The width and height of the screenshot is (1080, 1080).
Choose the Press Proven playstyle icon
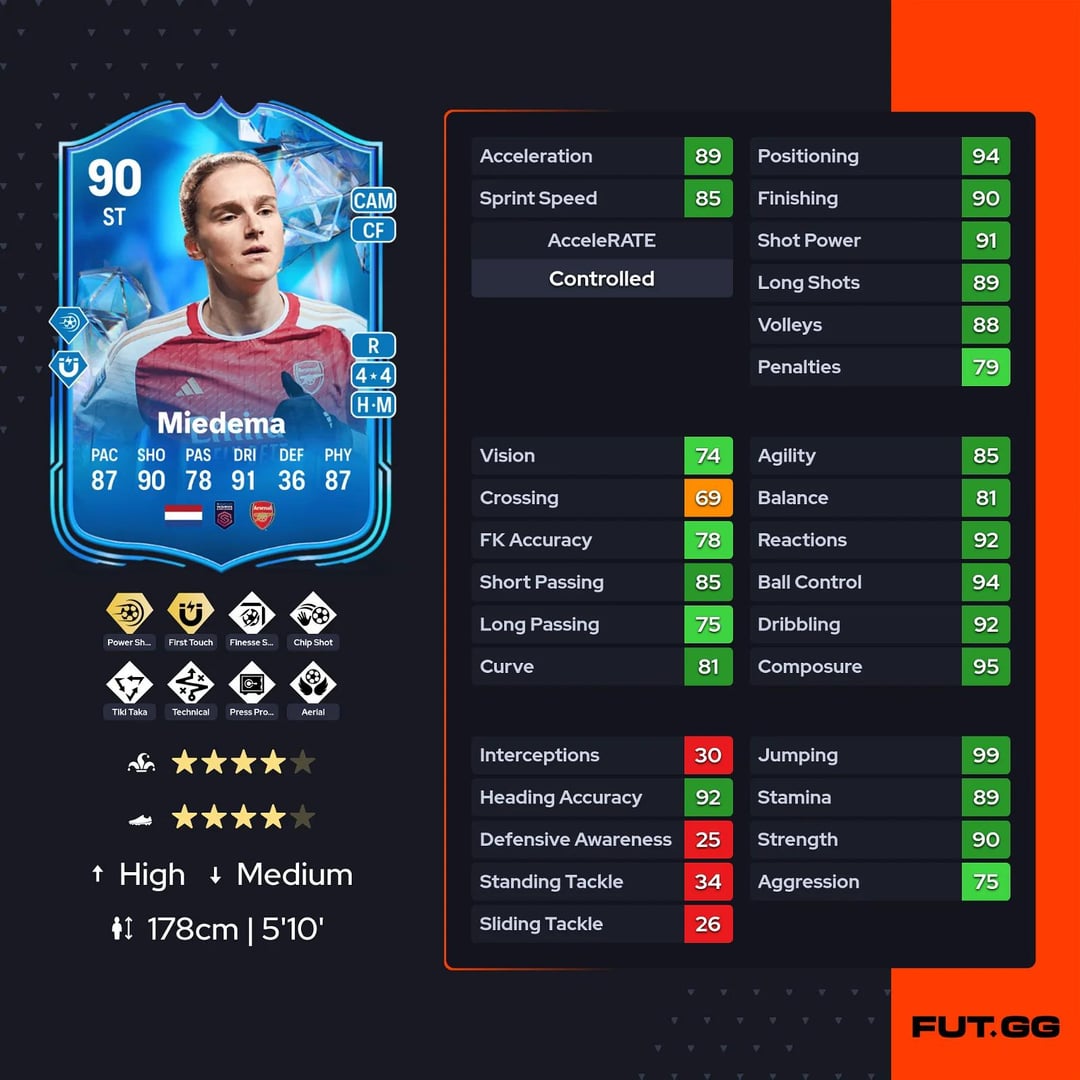[x=252, y=684]
